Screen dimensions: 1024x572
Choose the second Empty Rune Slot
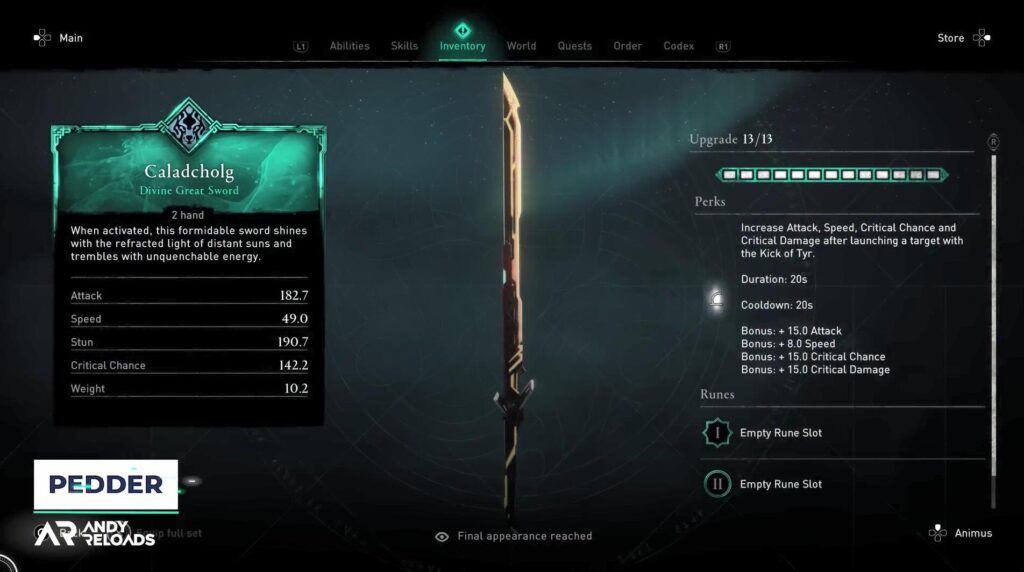click(780, 484)
